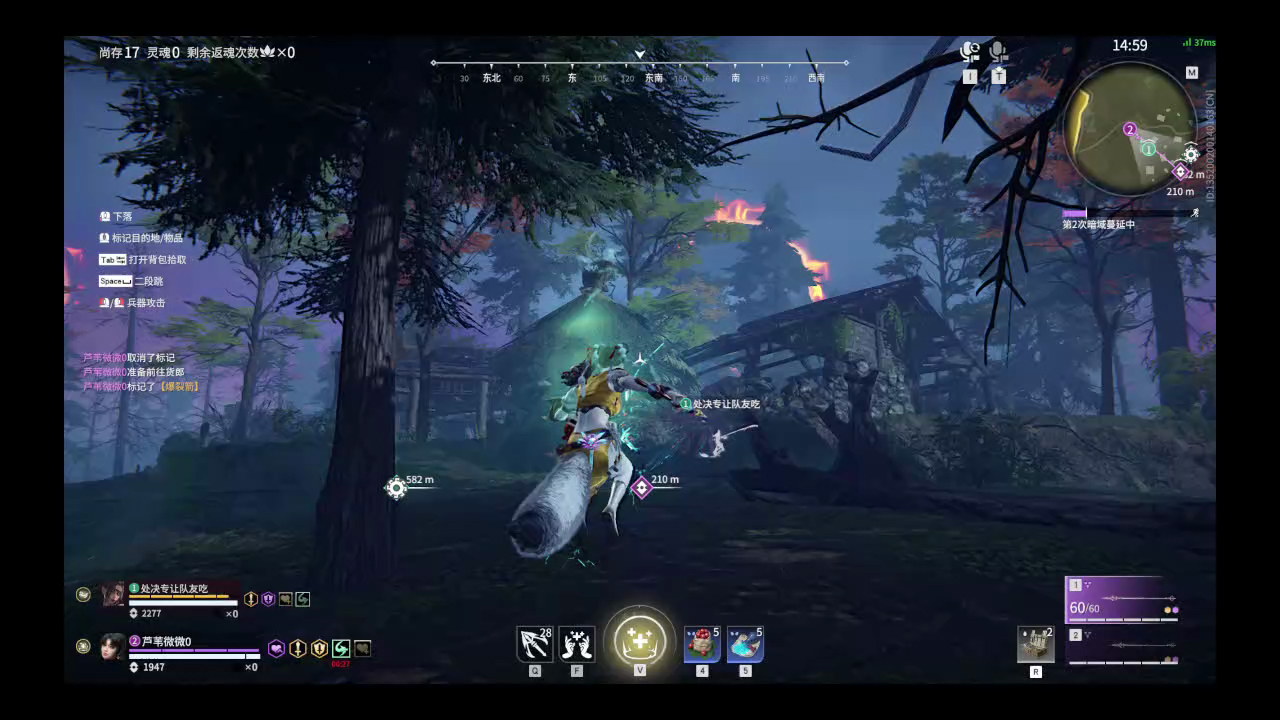Click the running figure icon below the minimap
1280x720 pixels.
tap(1194, 212)
